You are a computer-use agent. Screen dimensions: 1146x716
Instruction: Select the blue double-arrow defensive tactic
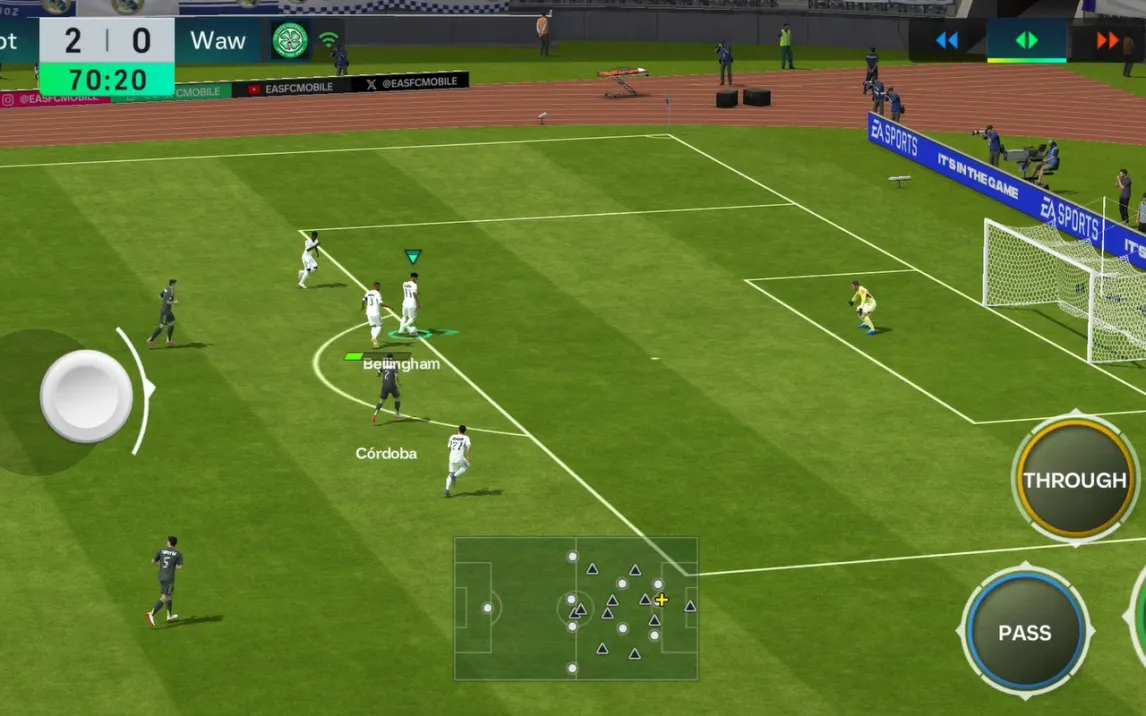click(946, 41)
